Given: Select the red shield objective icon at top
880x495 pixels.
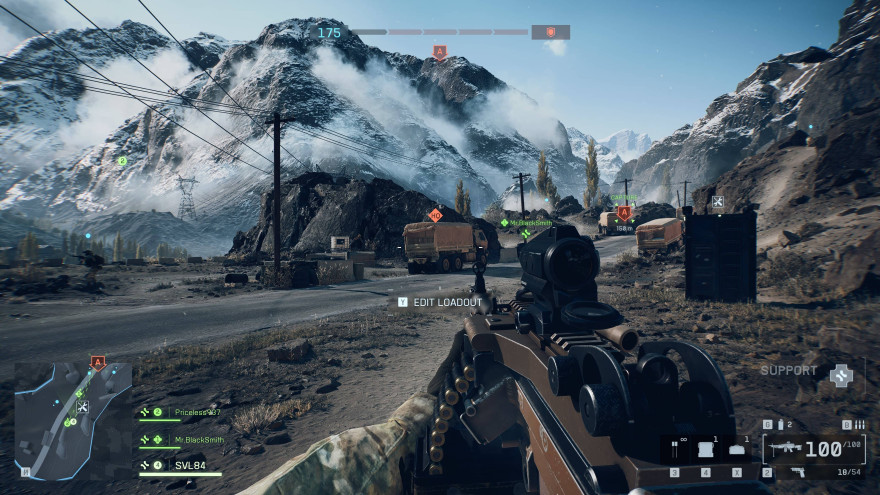Looking at the screenshot, I should tap(550, 32).
